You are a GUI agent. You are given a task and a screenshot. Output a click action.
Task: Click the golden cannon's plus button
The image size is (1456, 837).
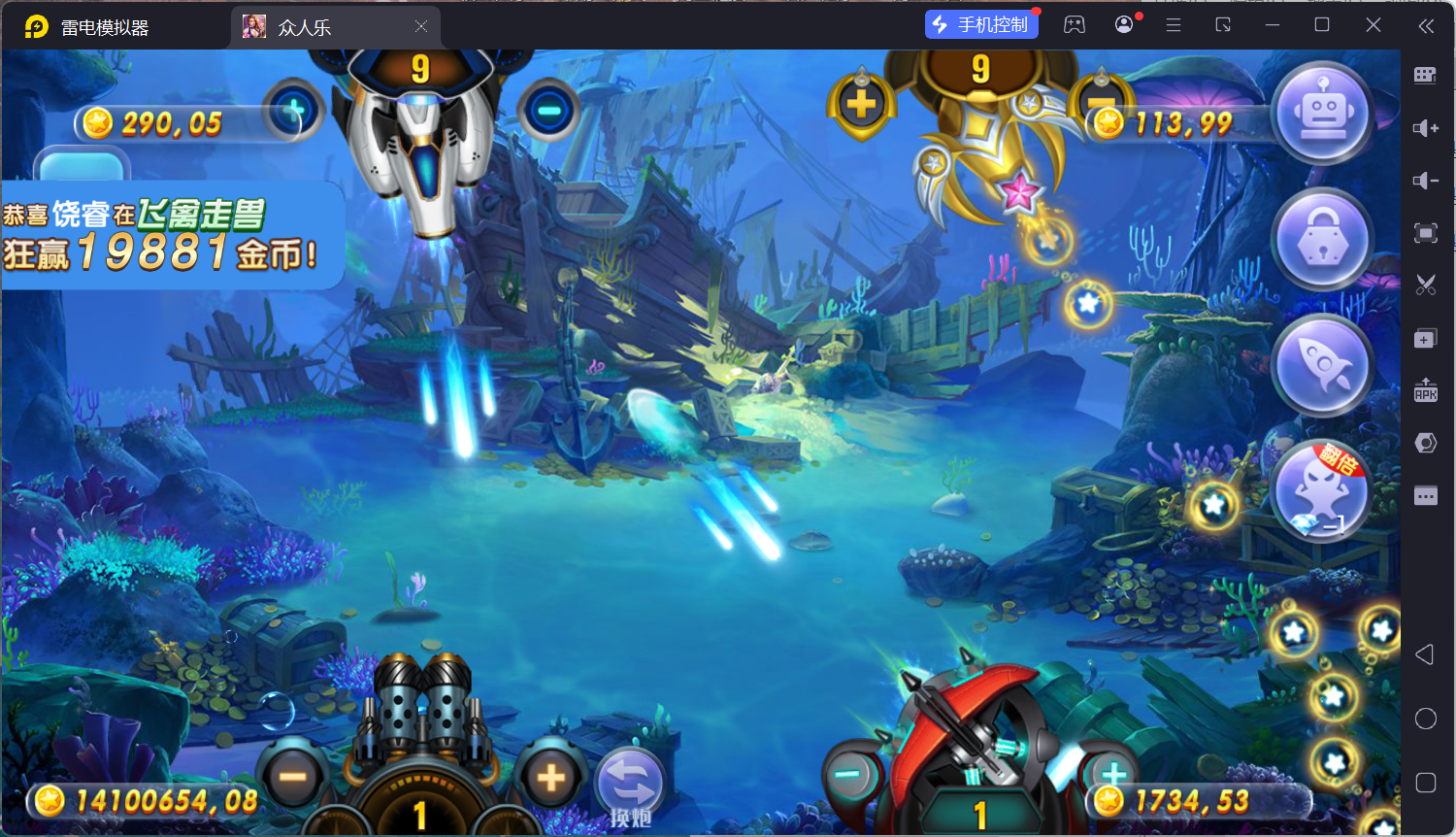[x=861, y=105]
